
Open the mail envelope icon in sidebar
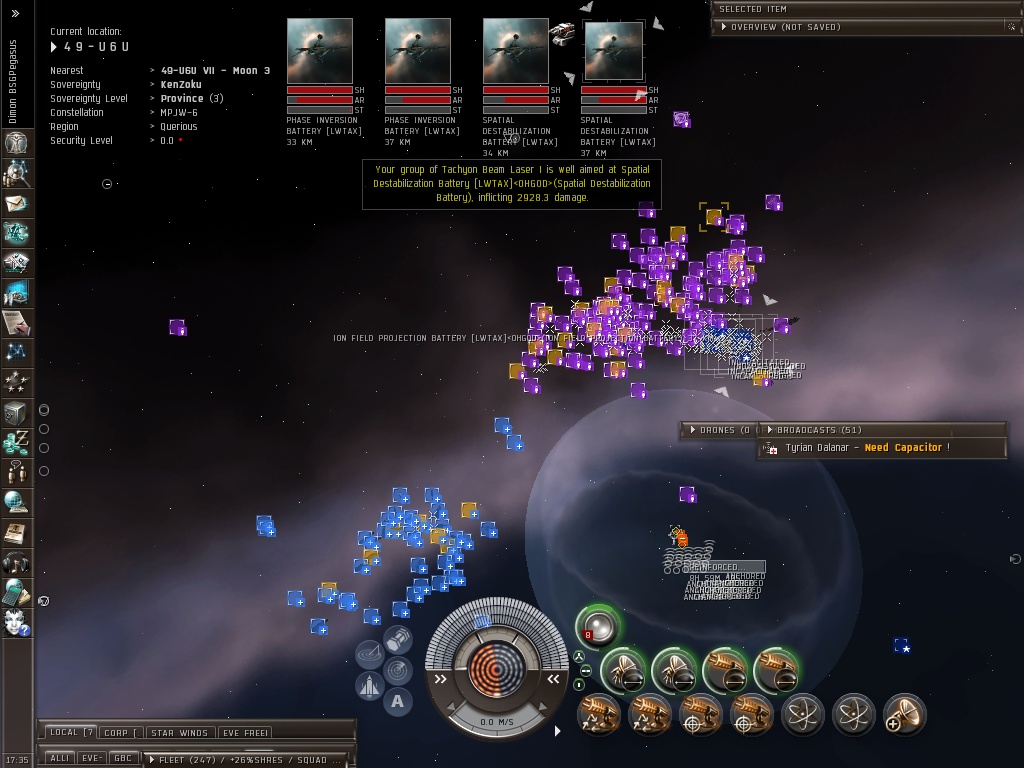point(16,203)
